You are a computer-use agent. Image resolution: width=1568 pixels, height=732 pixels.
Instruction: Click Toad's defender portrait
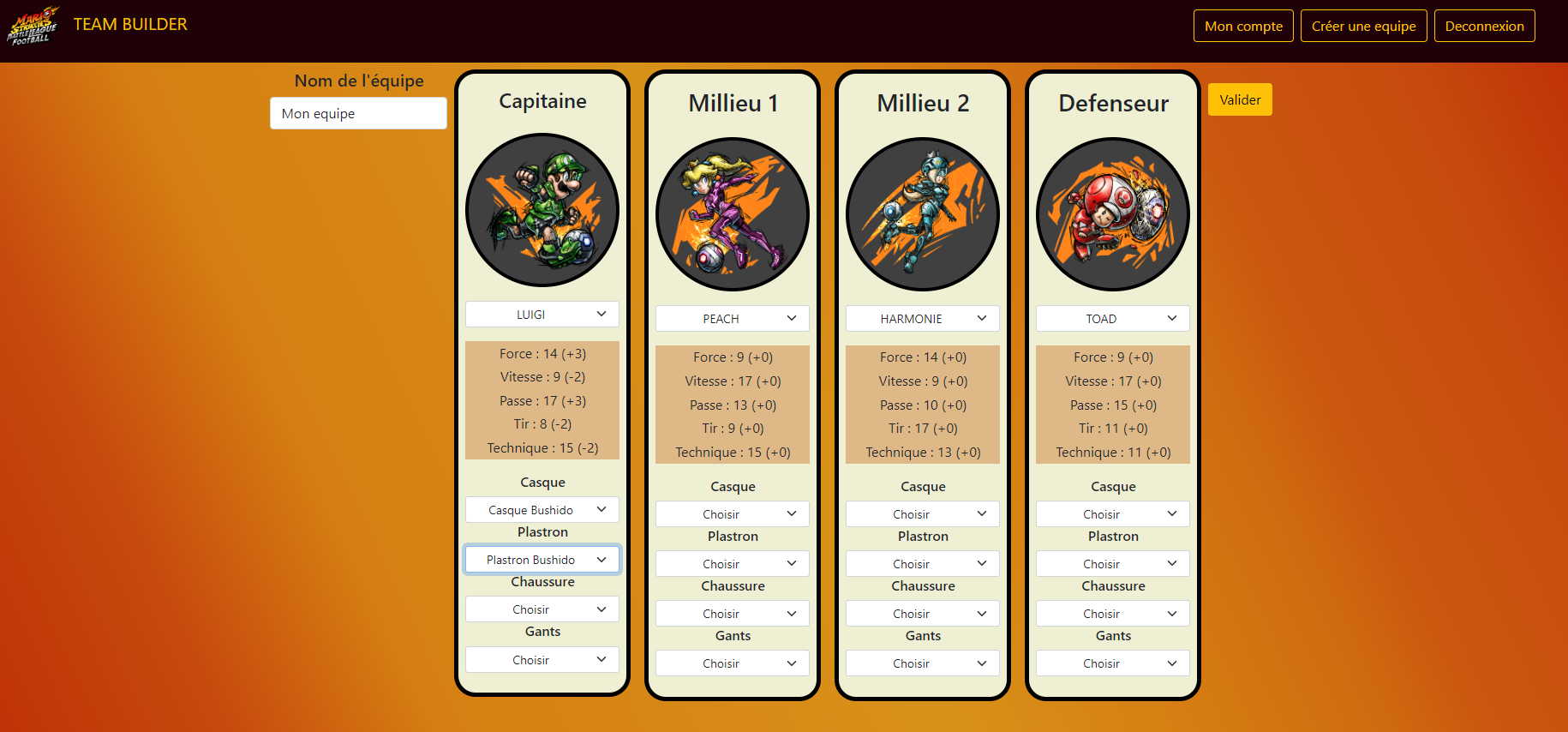tap(1112, 213)
